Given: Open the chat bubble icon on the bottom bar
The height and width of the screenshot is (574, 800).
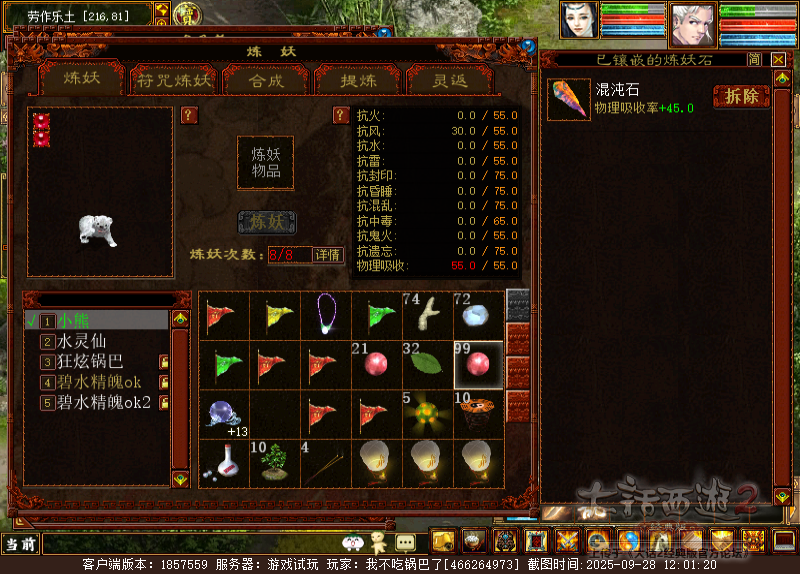Looking at the screenshot, I should coord(405,542).
